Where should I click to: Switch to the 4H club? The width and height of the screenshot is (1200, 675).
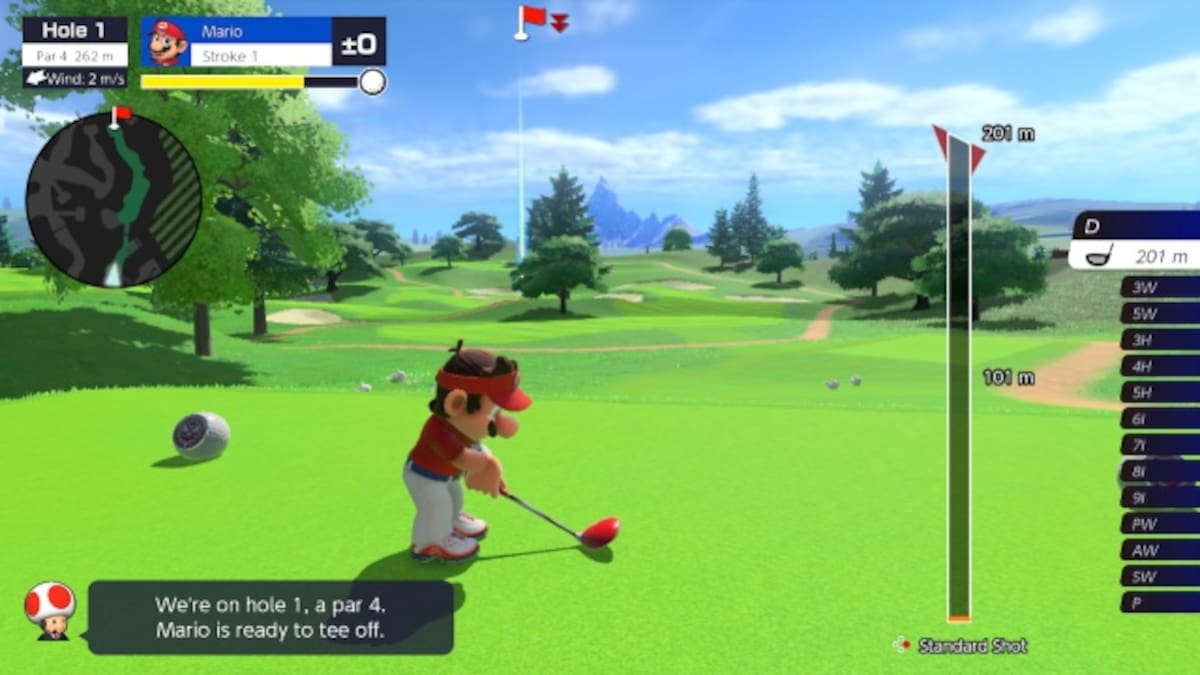(x=1160, y=366)
